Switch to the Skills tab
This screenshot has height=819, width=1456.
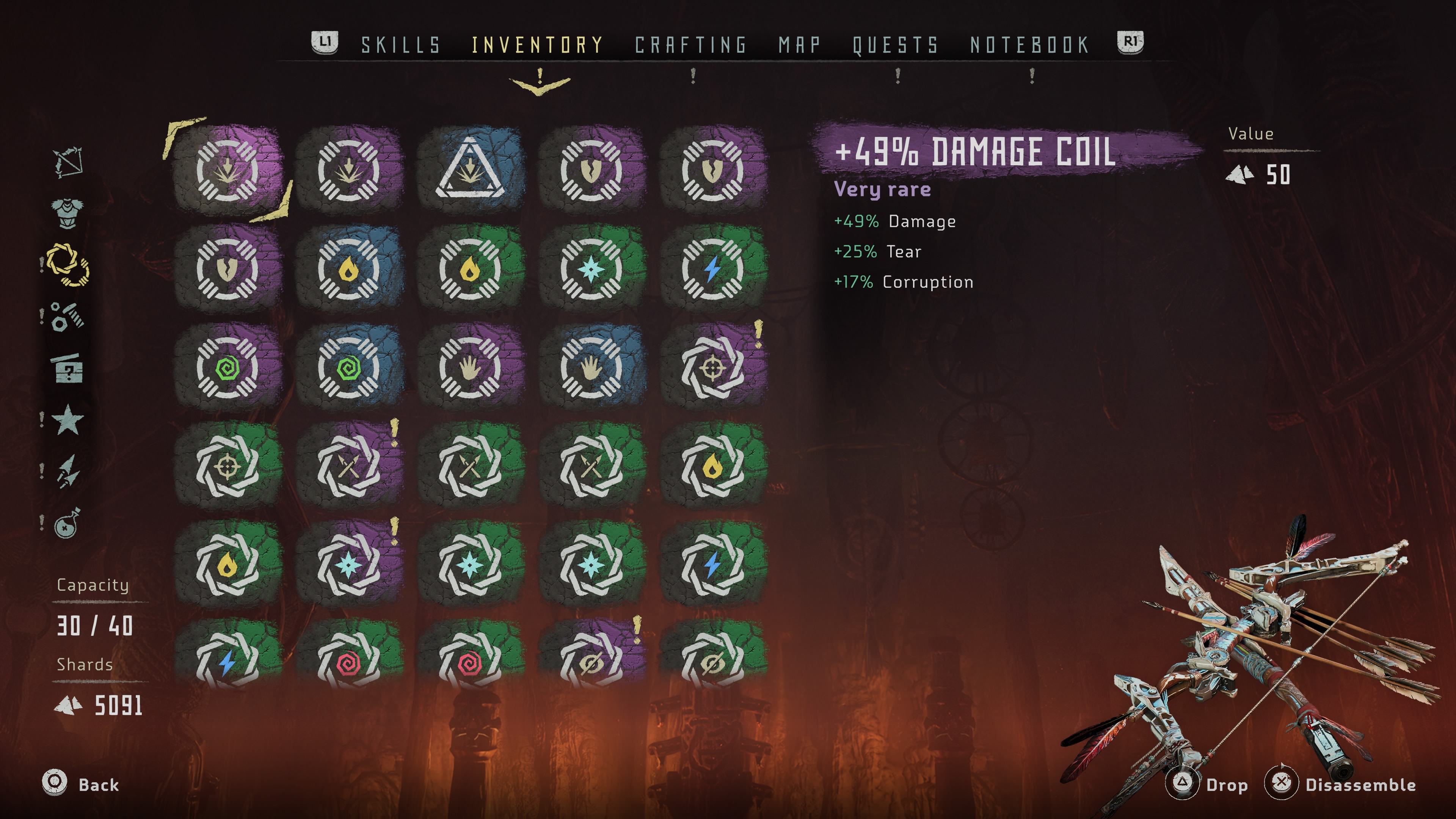(x=401, y=45)
